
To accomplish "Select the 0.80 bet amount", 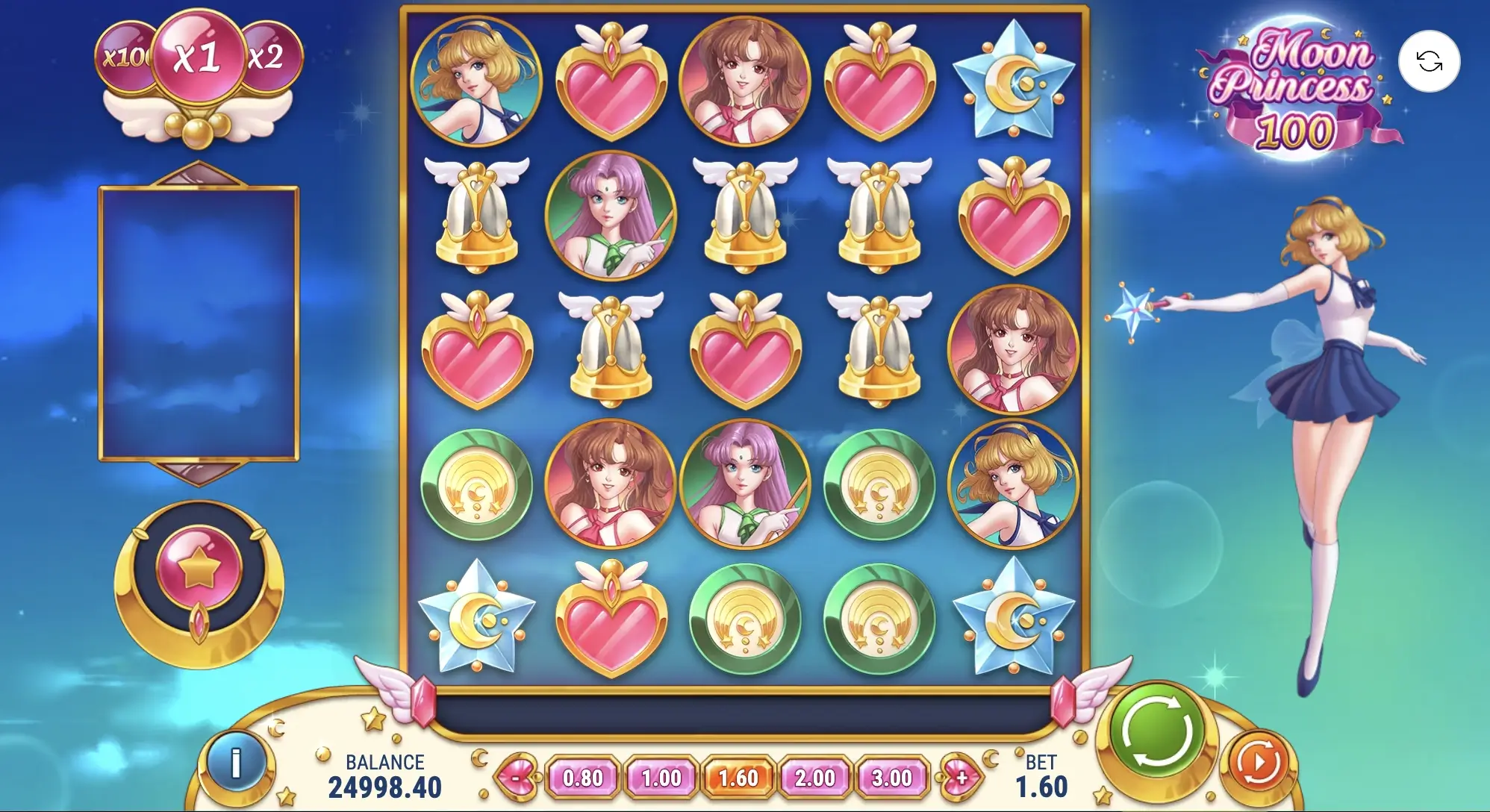I will [x=584, y=777].
